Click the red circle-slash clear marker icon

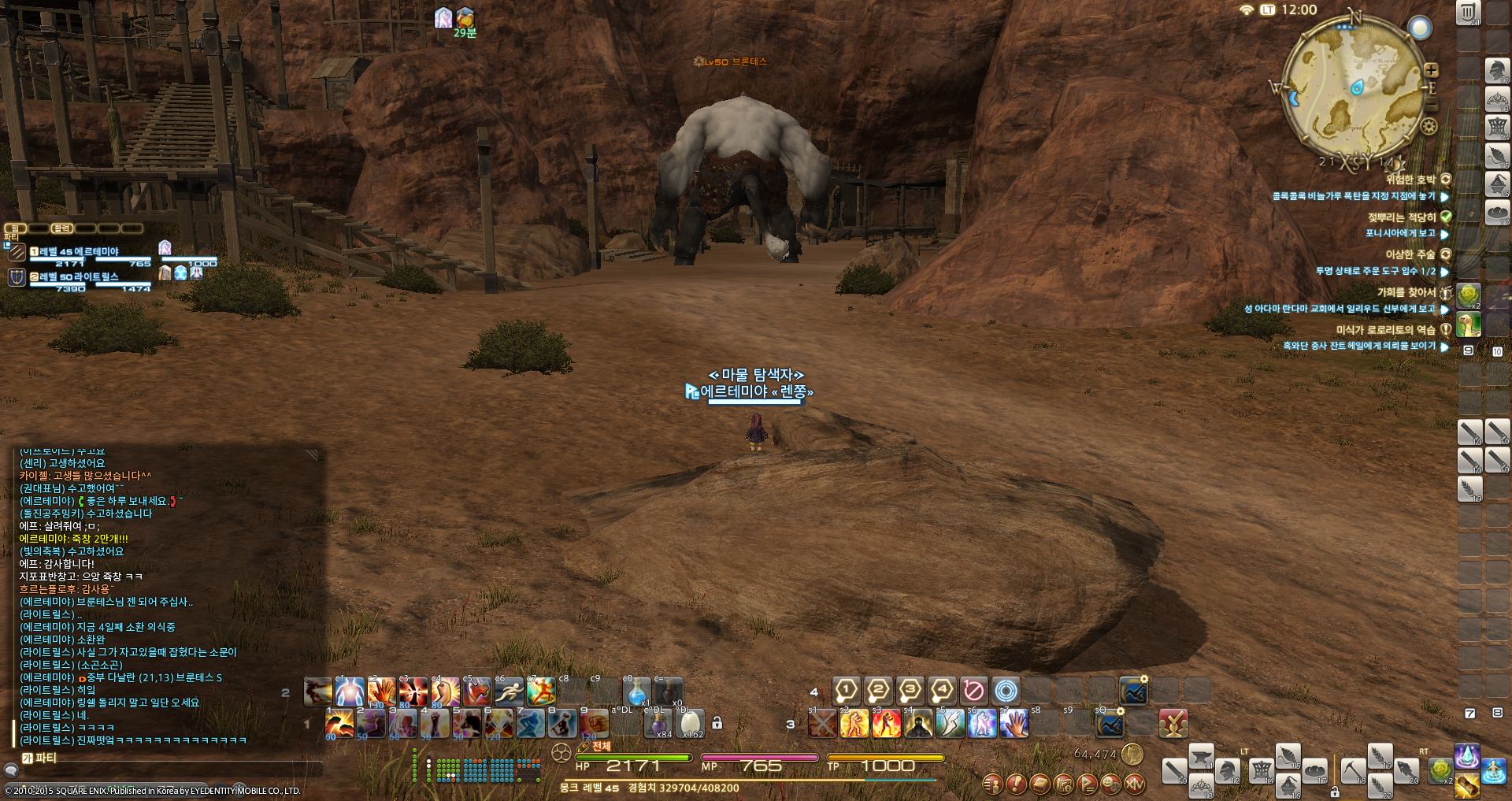[x=973, y=691]
